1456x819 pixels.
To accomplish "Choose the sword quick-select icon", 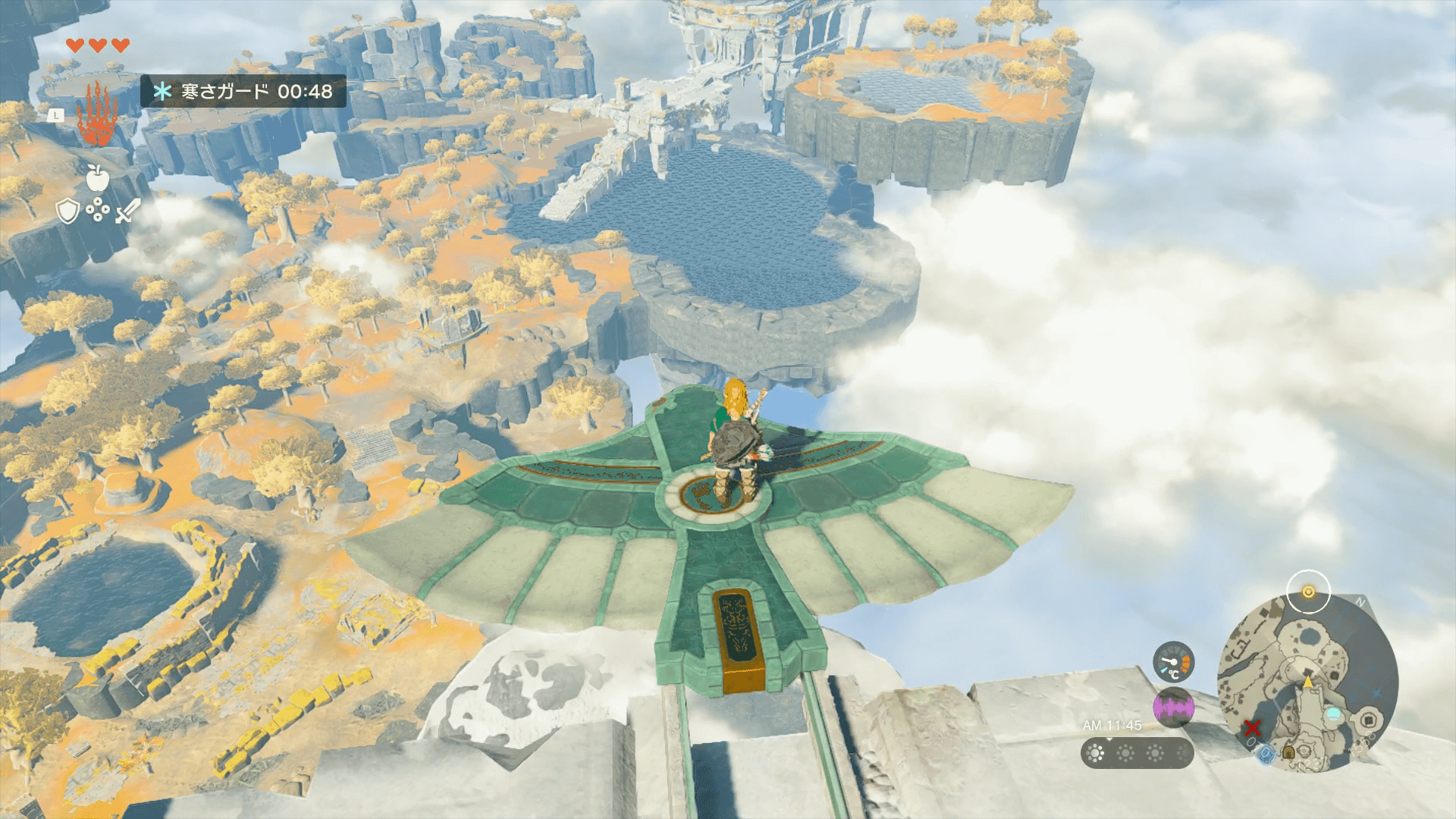I will pos(127,211).
